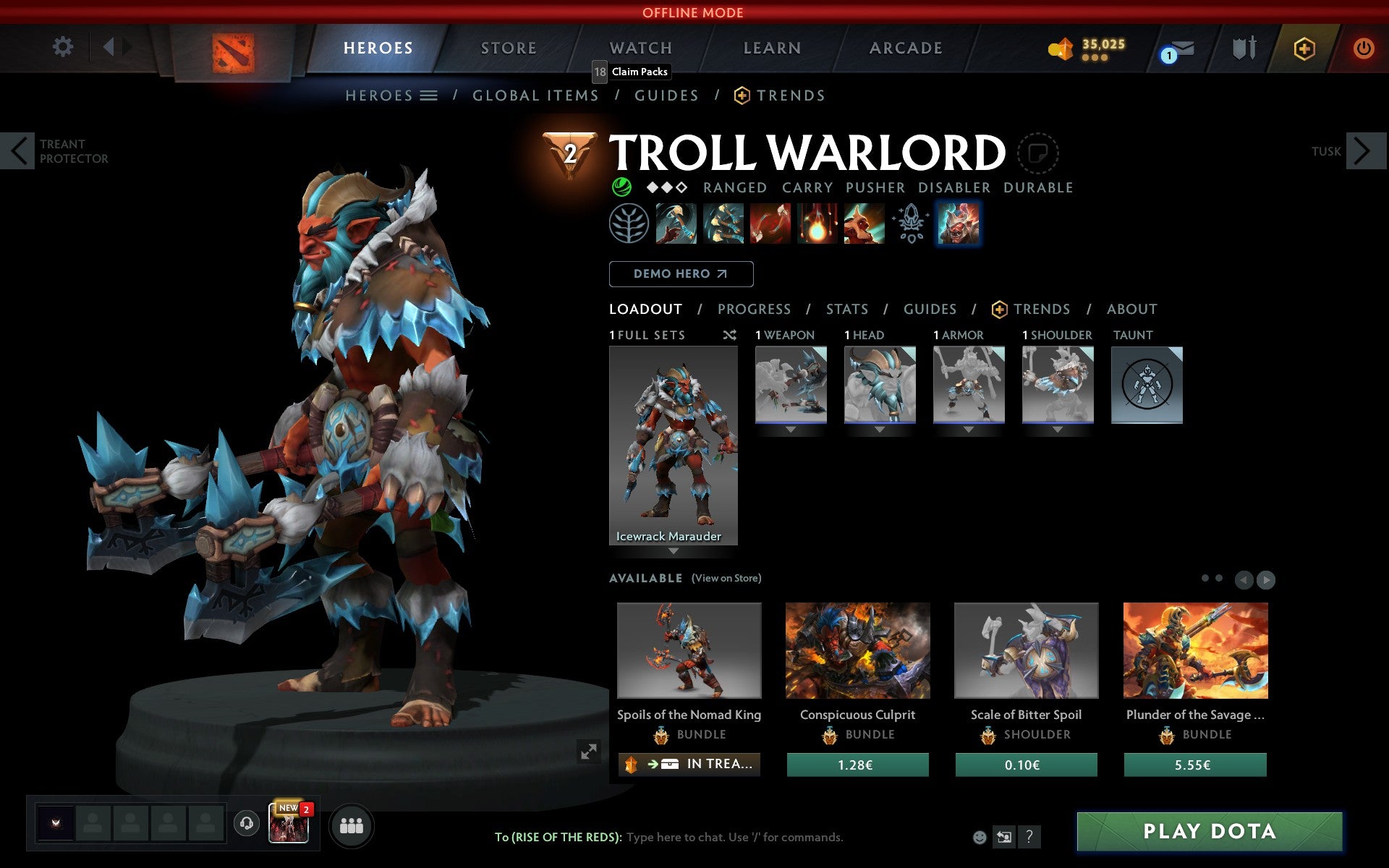Select the Conspicuous Culprit bundle thumbnail
This screenshot has width=1389, height=868.
coord(857,650)
